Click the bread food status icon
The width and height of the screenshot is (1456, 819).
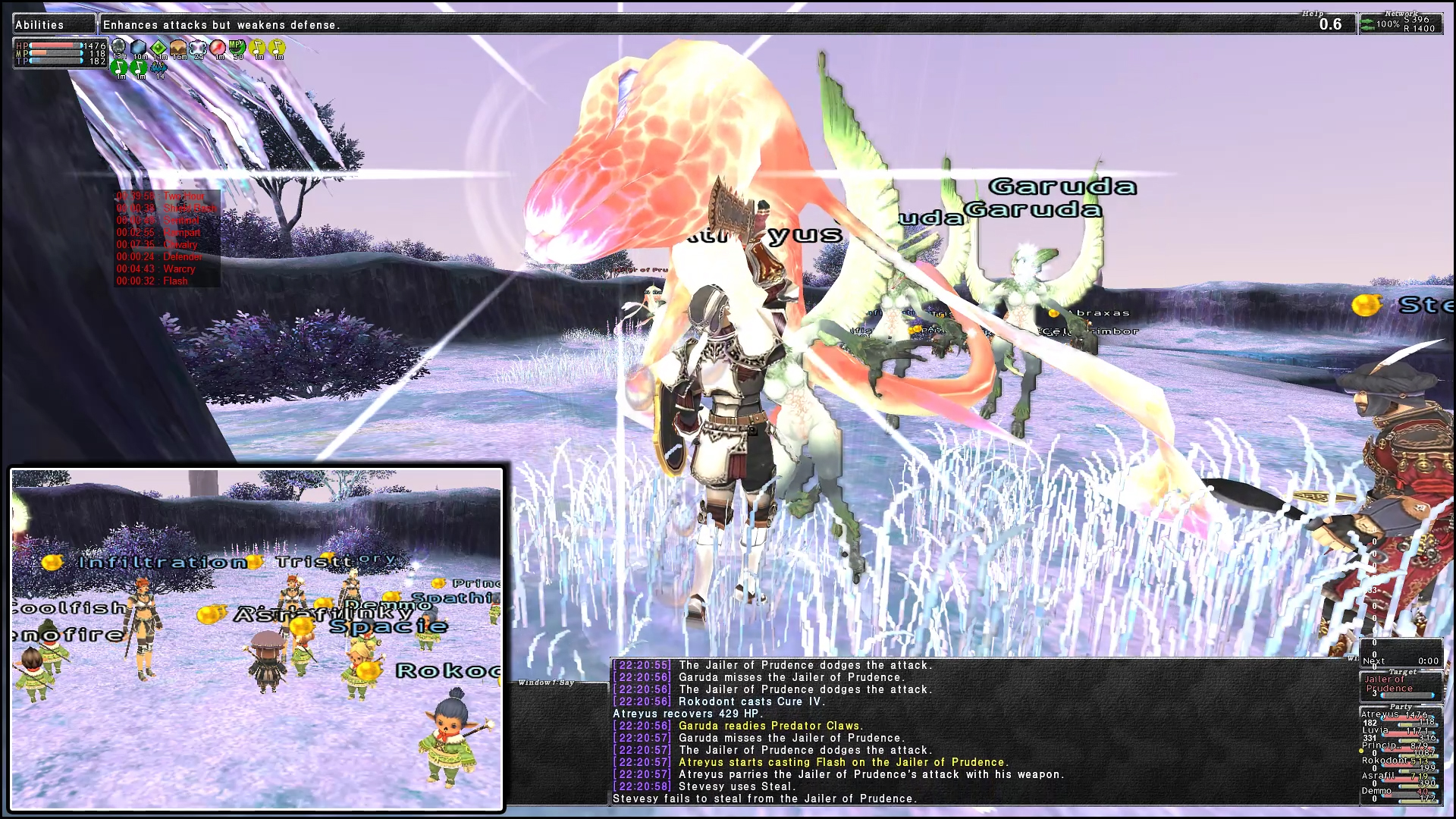coord(179,49)
